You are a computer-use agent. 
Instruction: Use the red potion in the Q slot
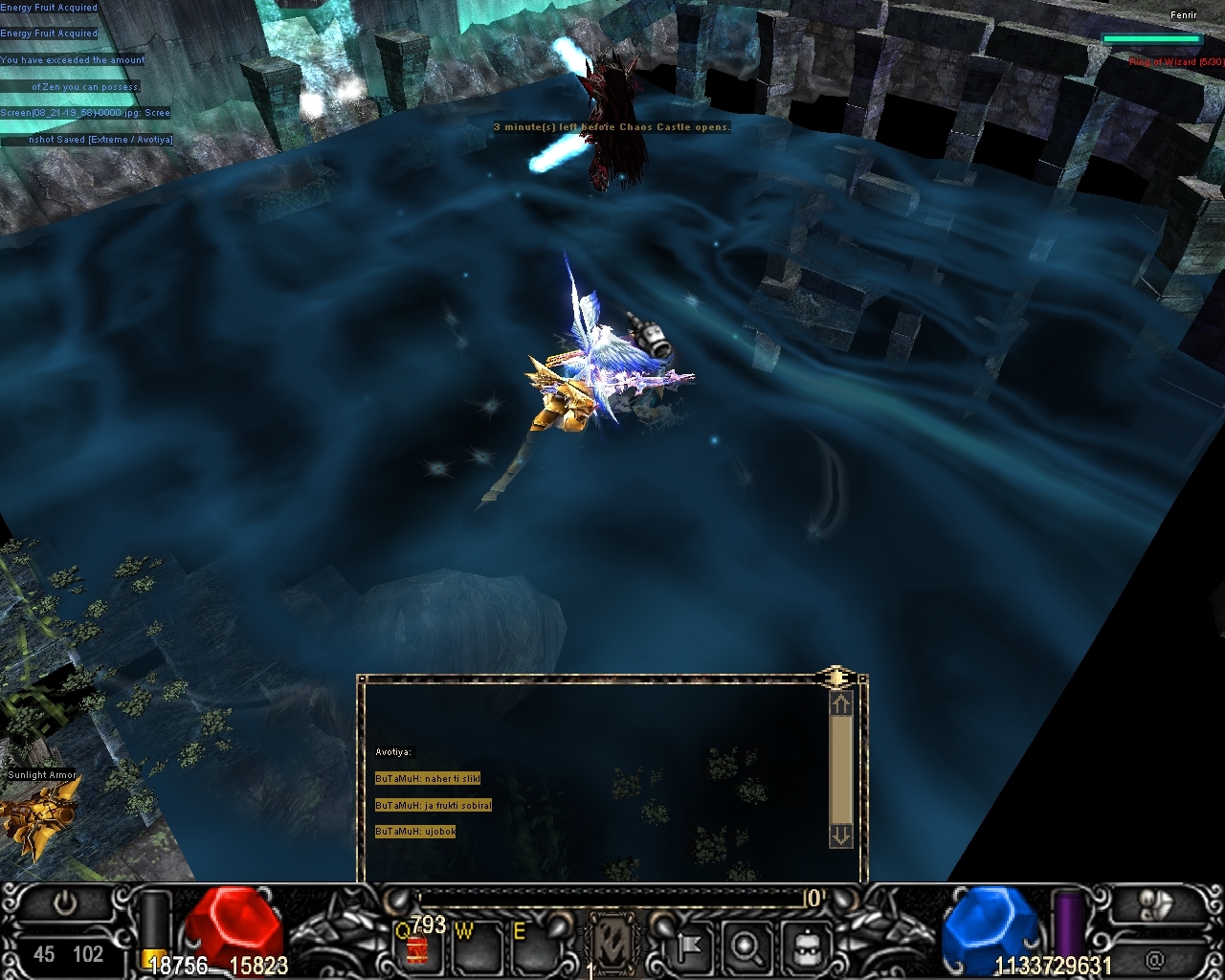click(418, 947)
